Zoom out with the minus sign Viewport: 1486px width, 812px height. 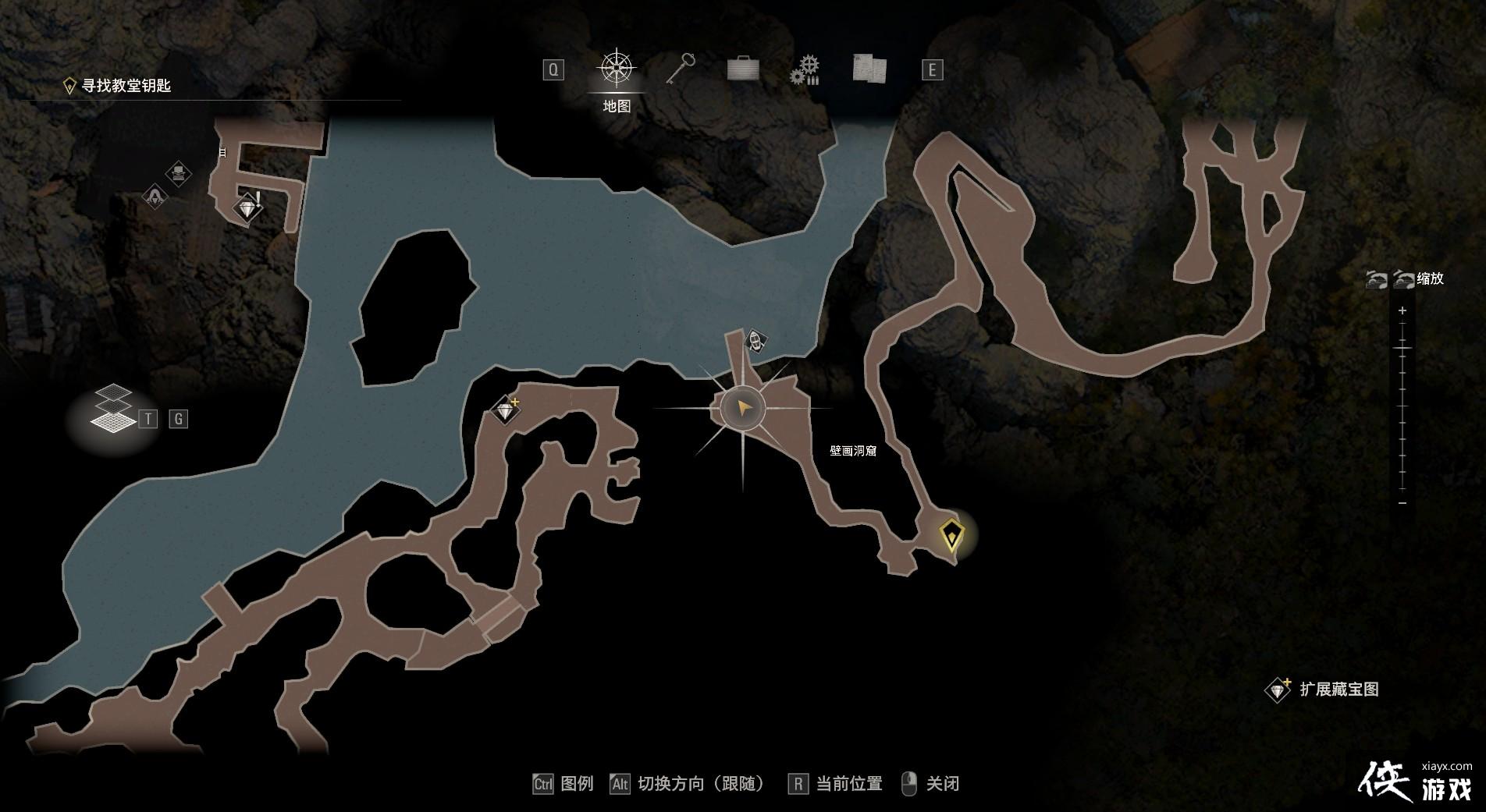pos(1402,503)
